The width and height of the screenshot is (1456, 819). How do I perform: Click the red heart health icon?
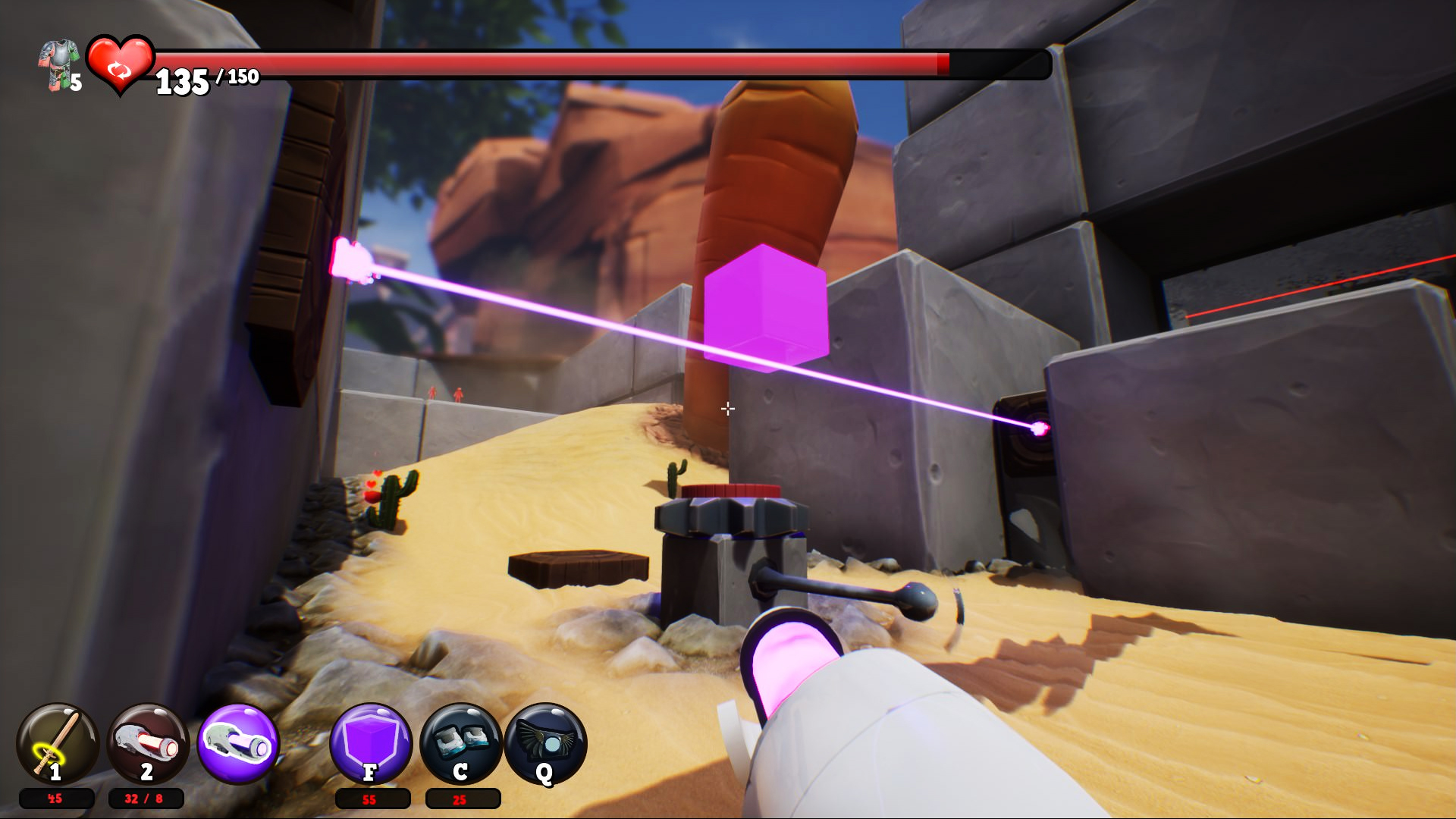click(118, 67)
